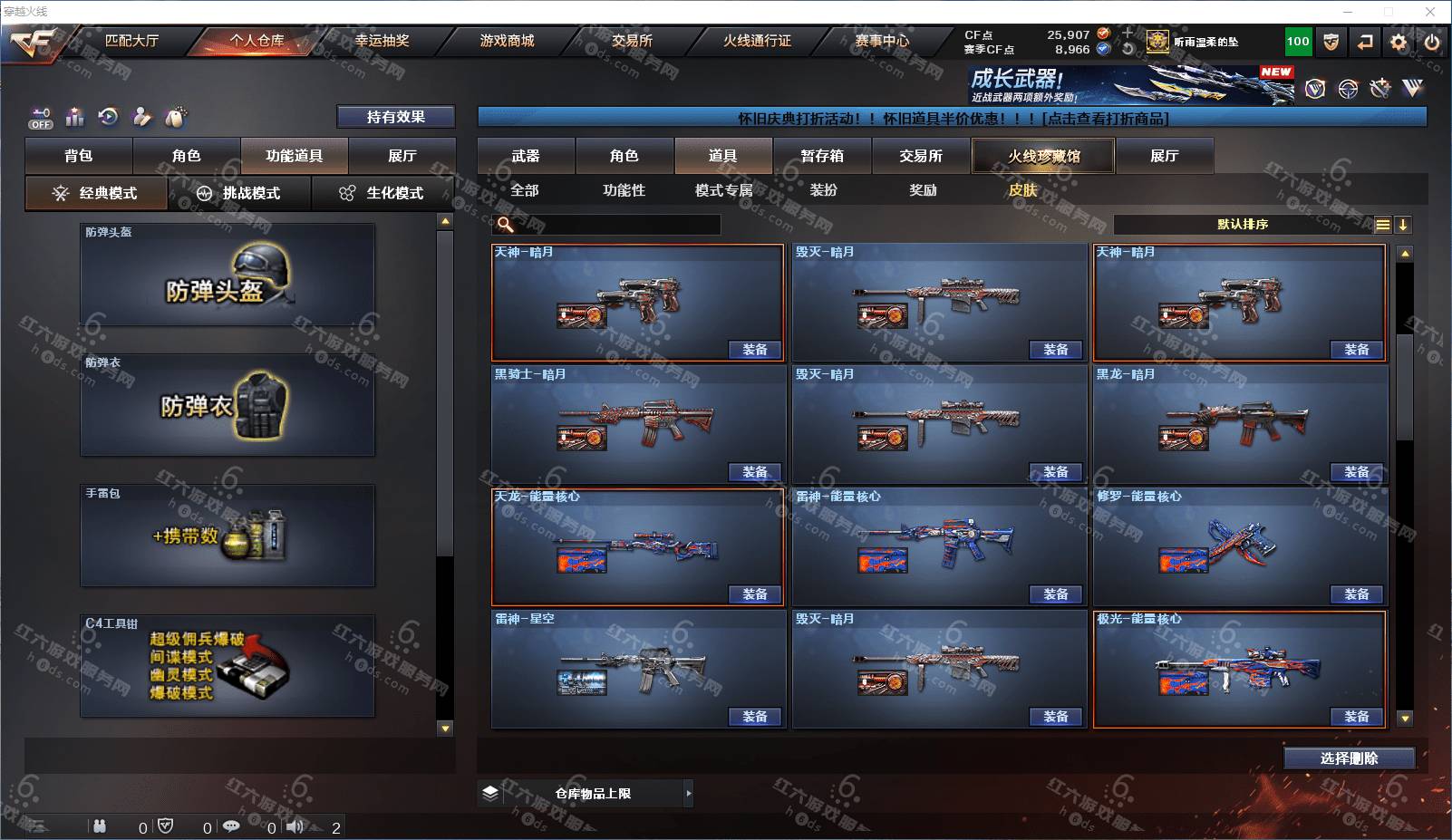Select the 手雷包 grenade pouch slot

point(227,535)
